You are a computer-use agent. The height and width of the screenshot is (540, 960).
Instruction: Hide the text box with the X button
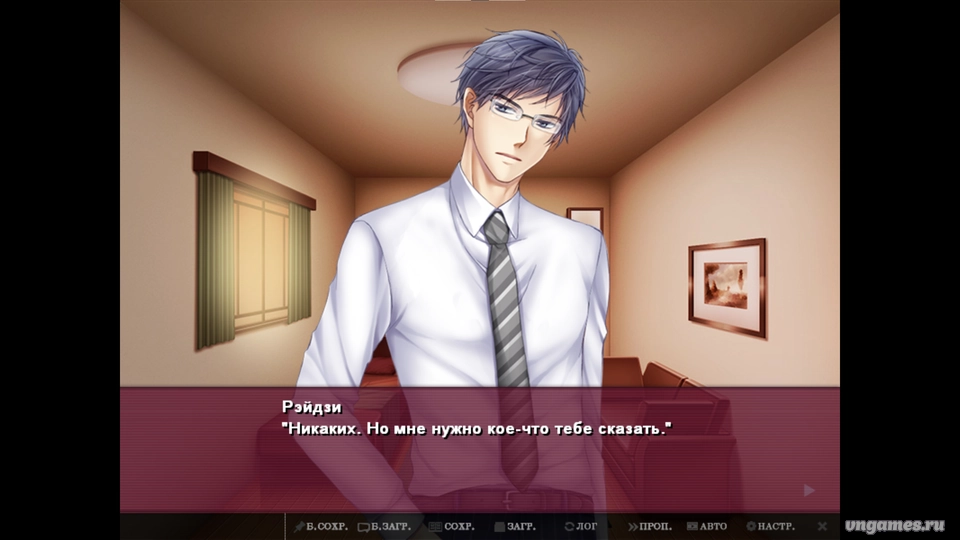click(x=822, y=526)
